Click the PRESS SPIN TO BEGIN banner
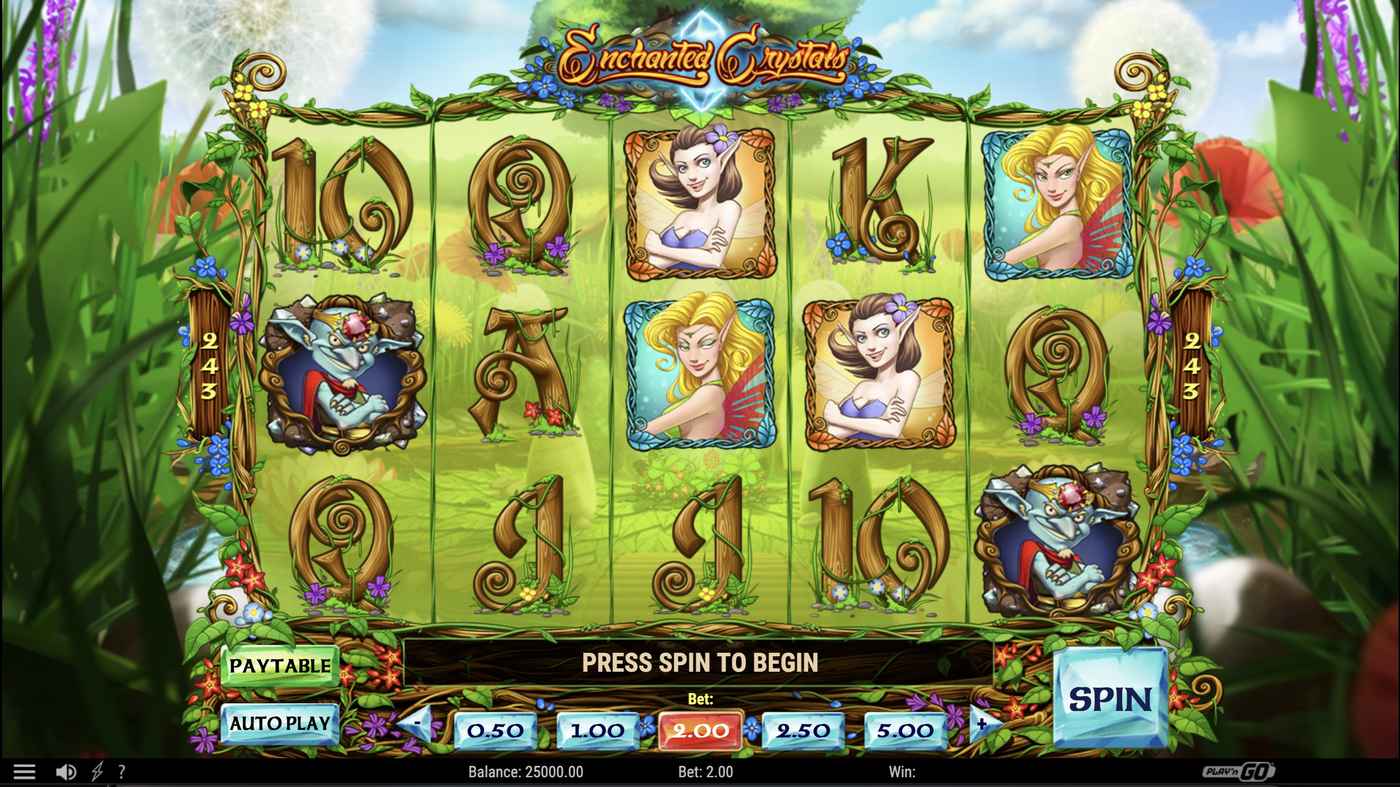The width and height of the screenshot is (1400, 787). [x=700, y=662]
